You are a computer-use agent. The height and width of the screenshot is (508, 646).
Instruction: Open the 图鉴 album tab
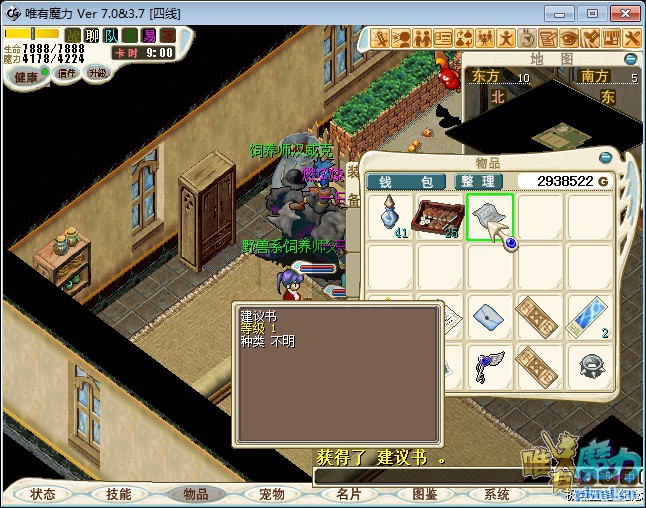click(425, 494)
